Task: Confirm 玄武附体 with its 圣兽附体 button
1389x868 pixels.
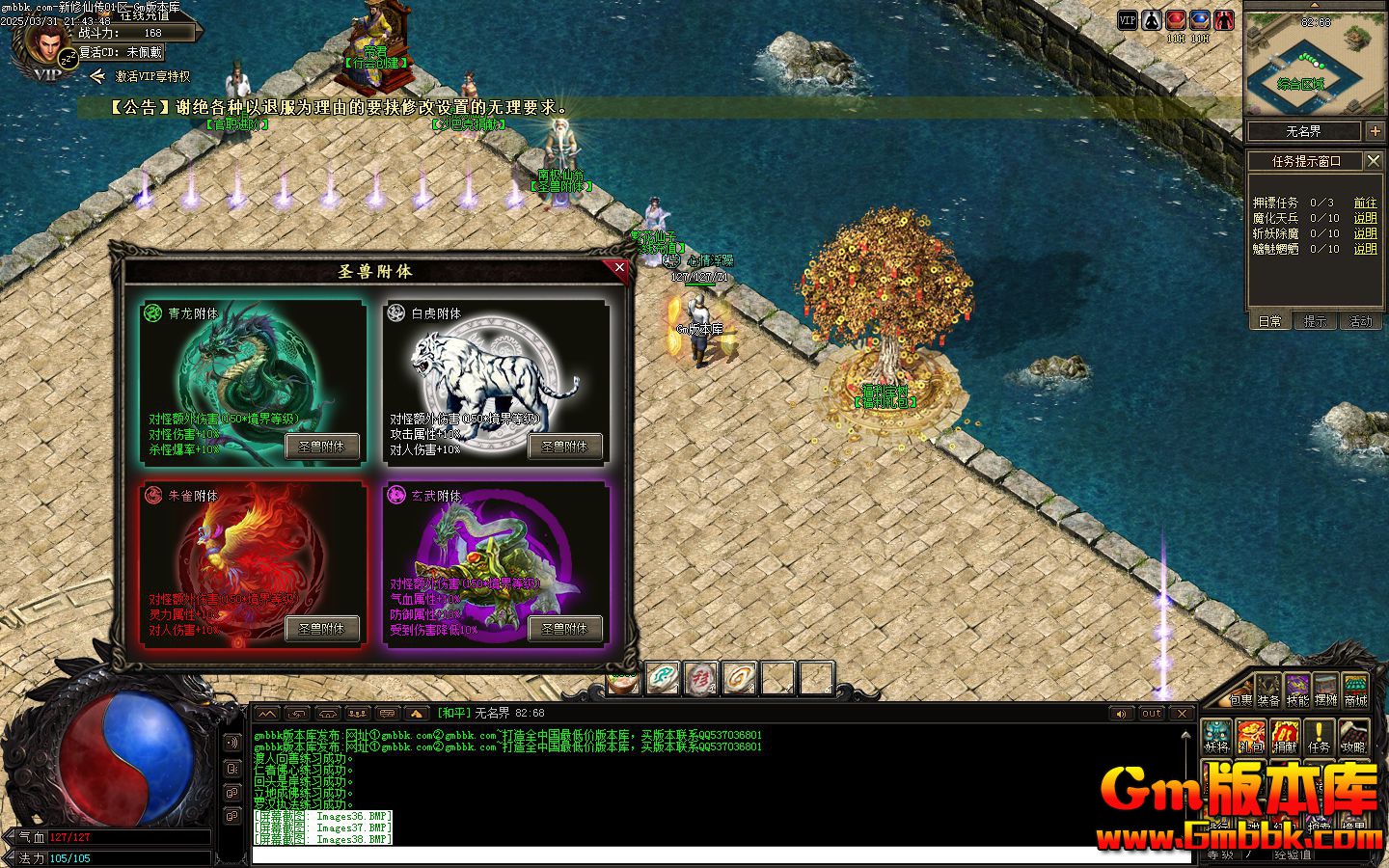Action: pos(564,629)
